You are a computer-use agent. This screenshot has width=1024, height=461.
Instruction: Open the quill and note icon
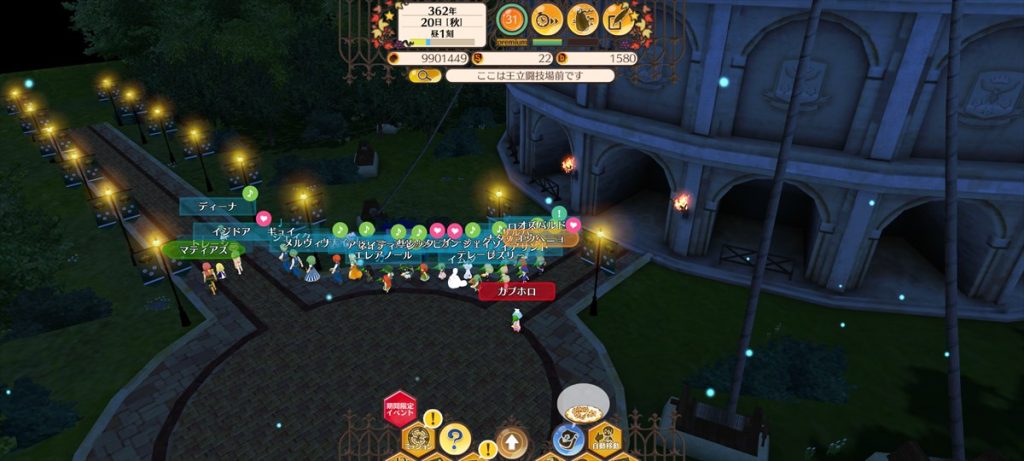pos(618,18)
